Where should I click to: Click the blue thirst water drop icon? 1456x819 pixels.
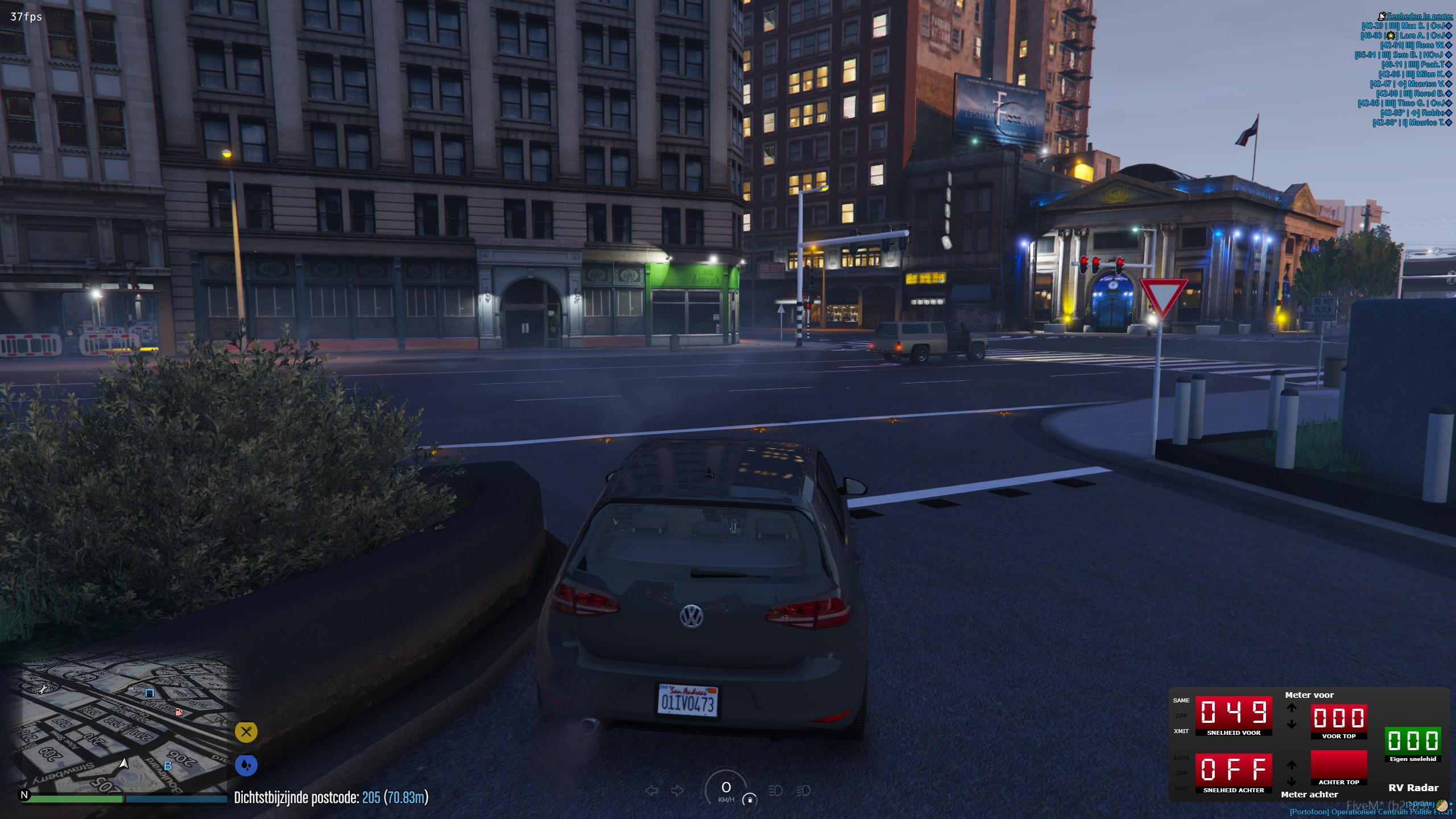click(x=246, y=766)
